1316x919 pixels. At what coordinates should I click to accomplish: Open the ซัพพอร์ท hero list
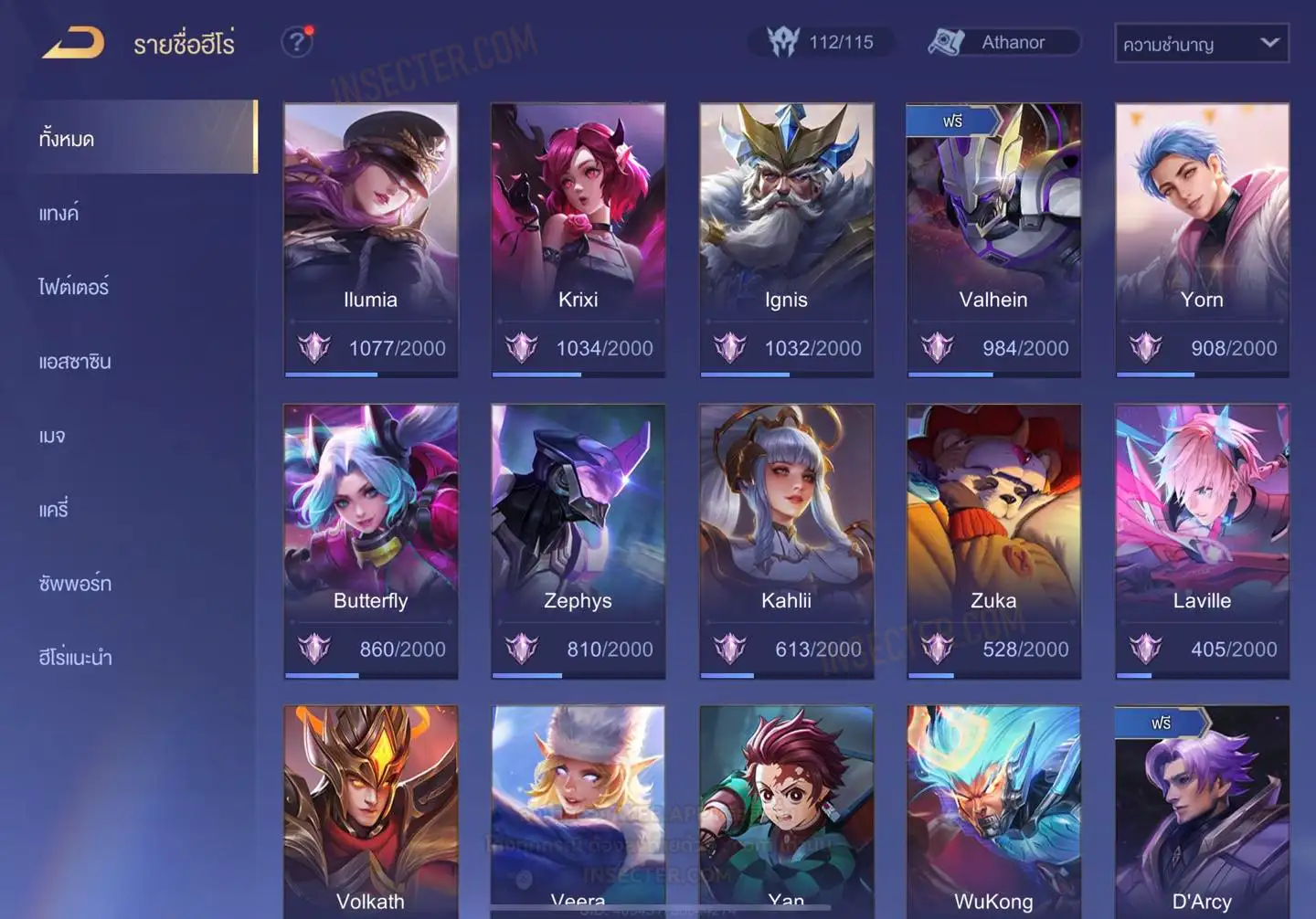[x=75, y=584]
